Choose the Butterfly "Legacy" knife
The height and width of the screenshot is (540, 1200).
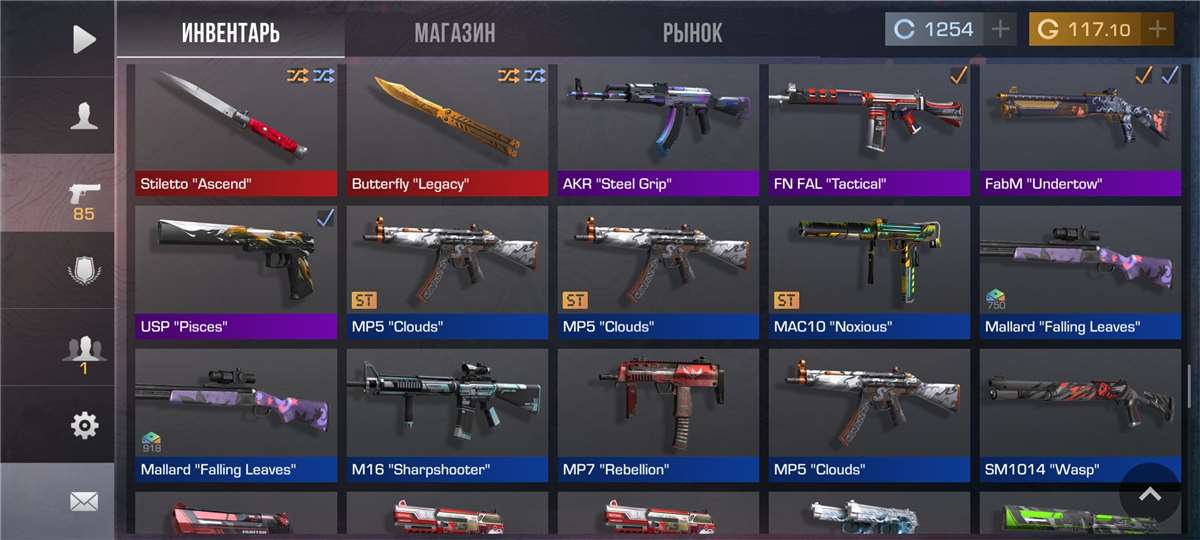point(447,129)
